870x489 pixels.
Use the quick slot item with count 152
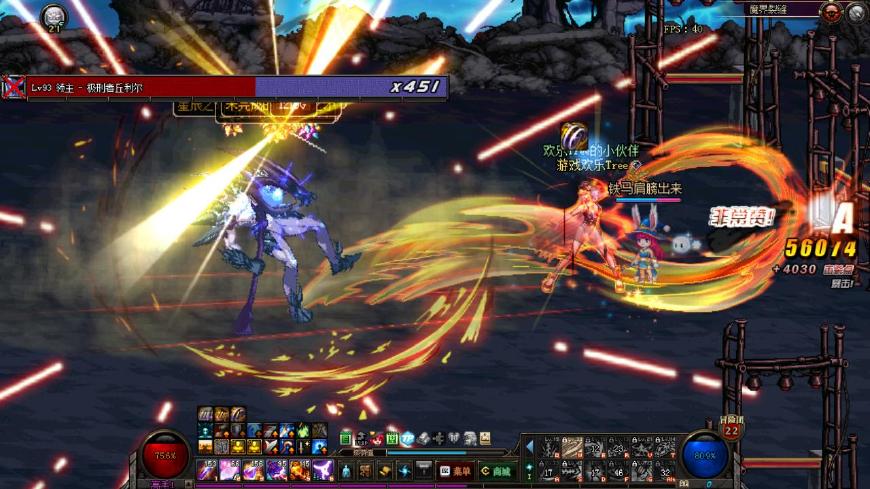point(205,470)
